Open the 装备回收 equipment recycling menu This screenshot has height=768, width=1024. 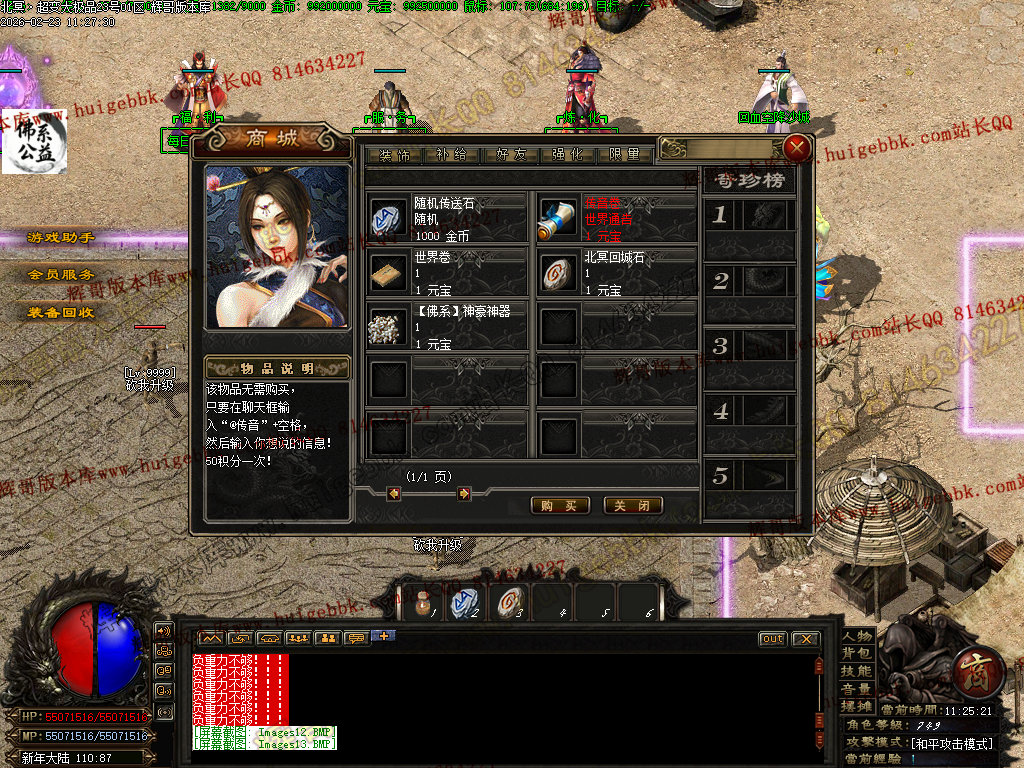(x=61, y=312)
